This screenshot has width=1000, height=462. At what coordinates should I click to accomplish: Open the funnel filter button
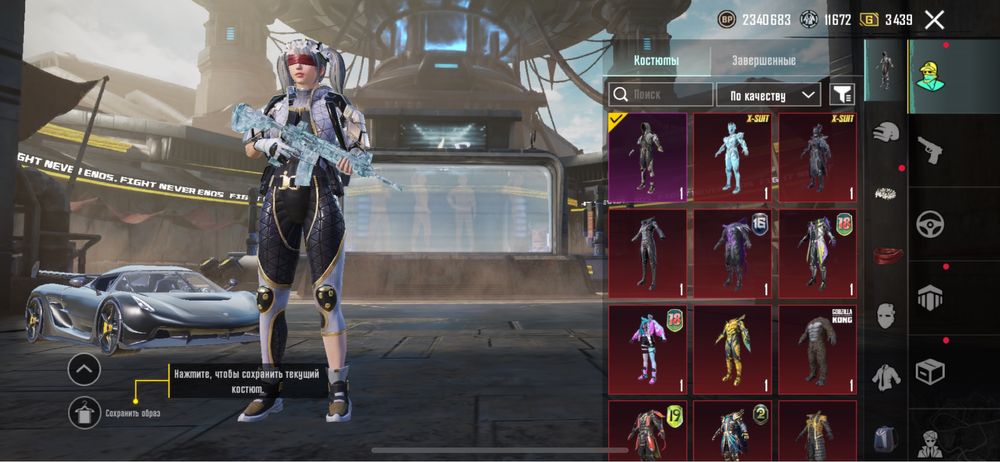click(x=843, y=95)
